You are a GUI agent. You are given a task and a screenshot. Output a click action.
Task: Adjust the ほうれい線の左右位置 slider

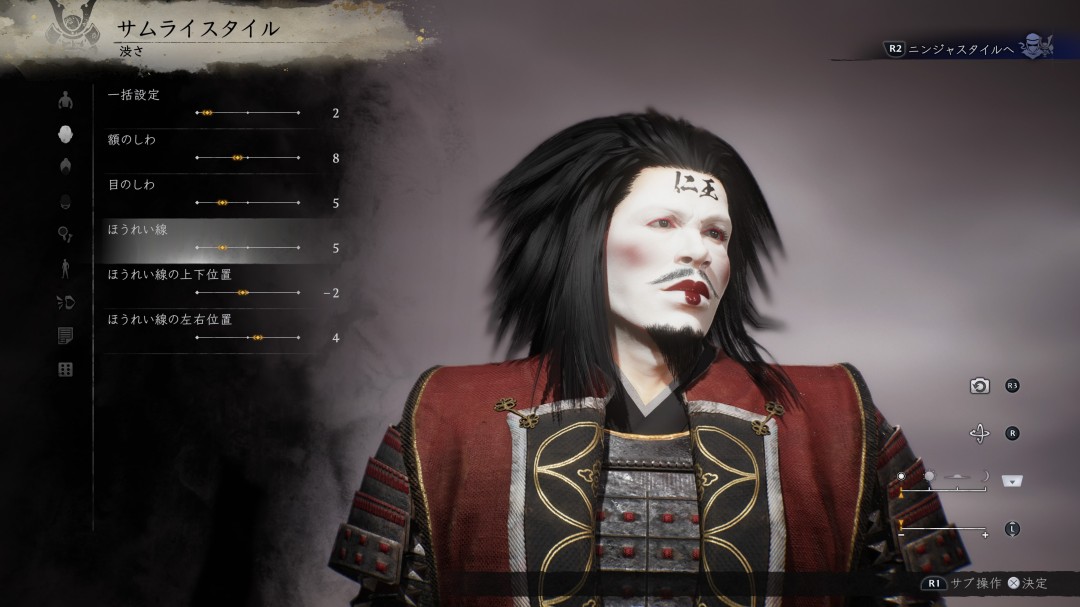pyautogui.click(x=247, y=338)
